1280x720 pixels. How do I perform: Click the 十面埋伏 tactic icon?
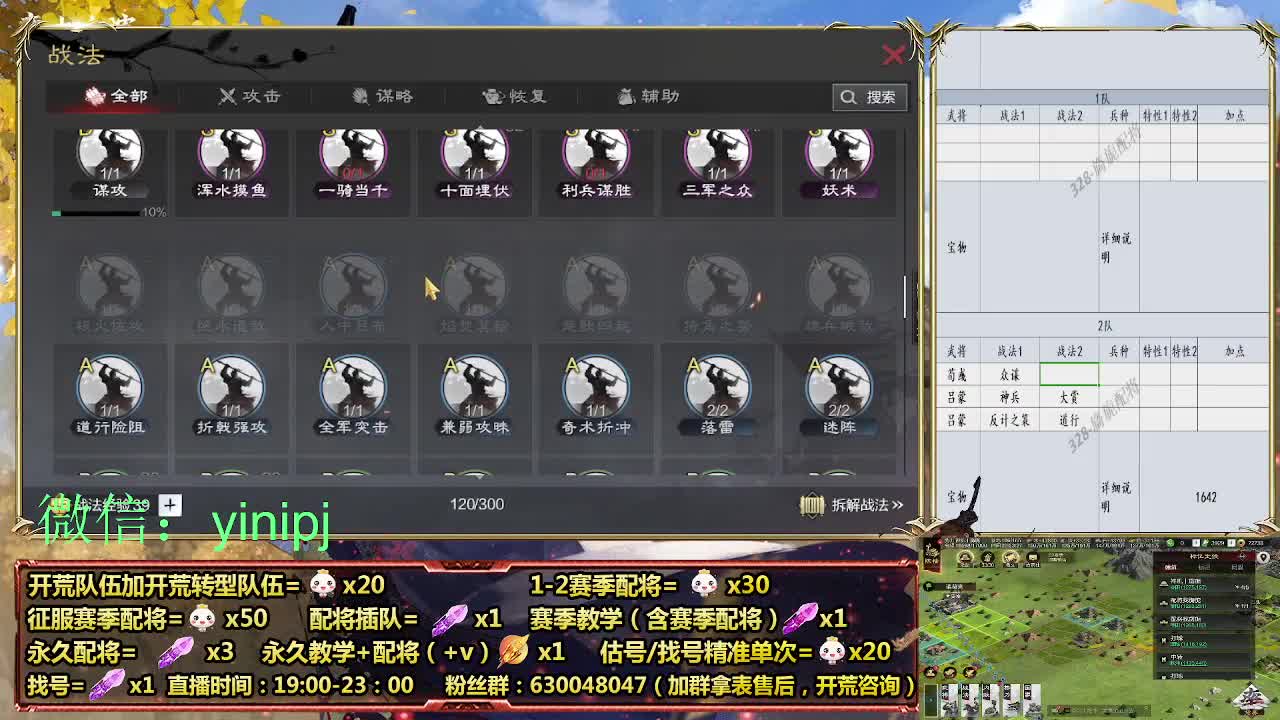474,160
